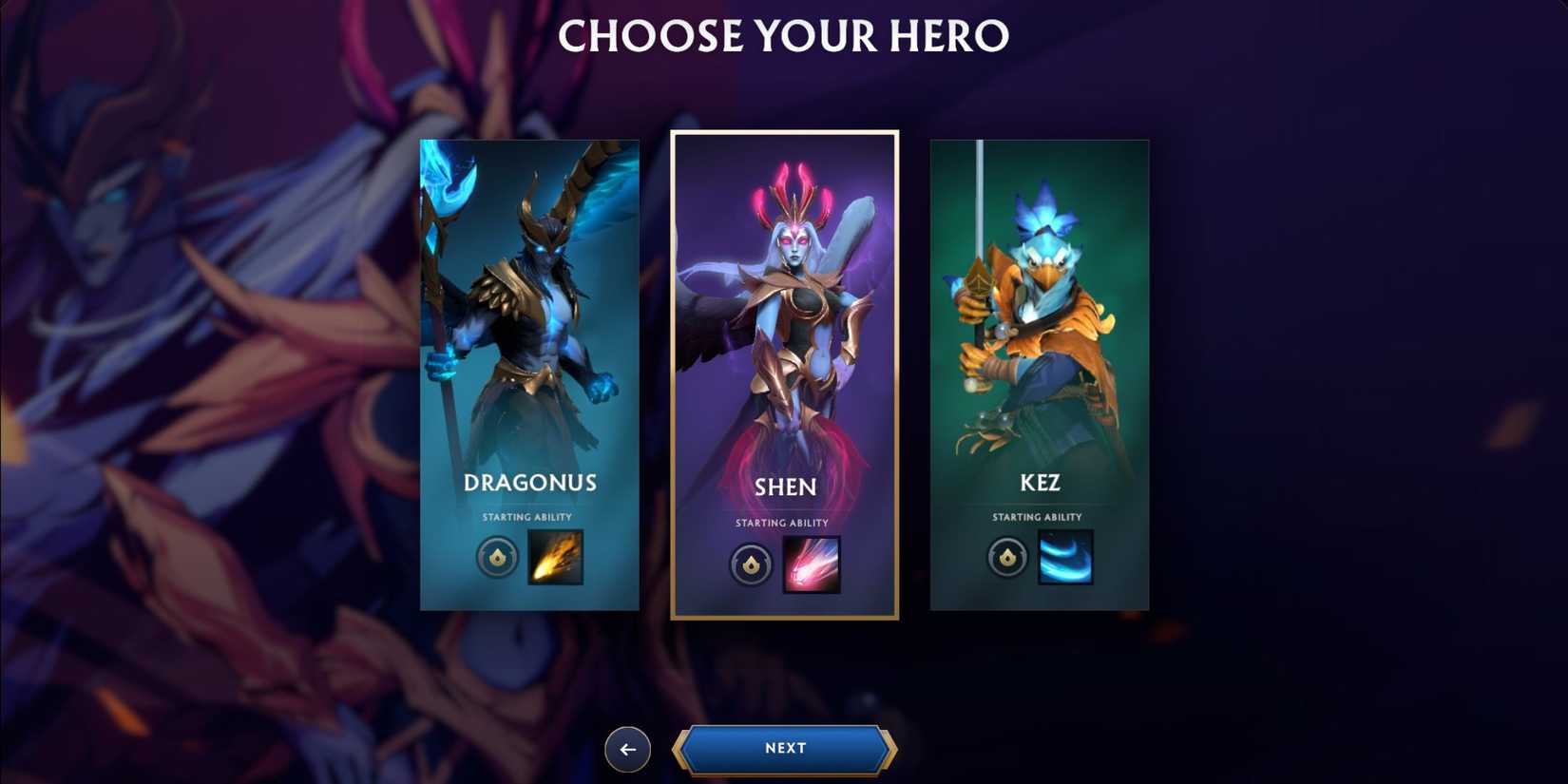Click the mana droplet badge under Kez
This screenshot has height=784, width=1568.
1005,558
